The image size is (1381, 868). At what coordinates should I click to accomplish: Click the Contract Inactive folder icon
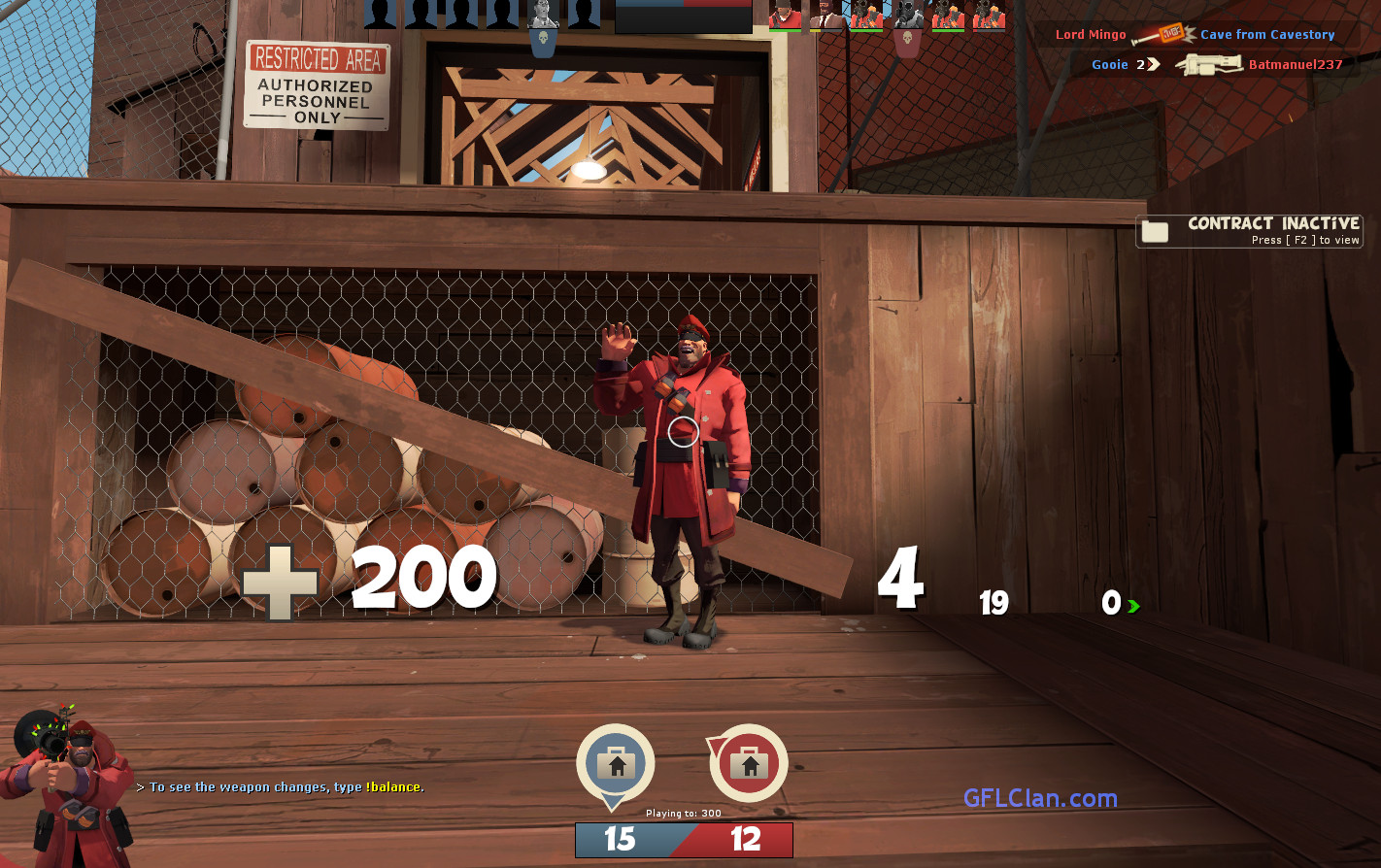(1154, 230)
